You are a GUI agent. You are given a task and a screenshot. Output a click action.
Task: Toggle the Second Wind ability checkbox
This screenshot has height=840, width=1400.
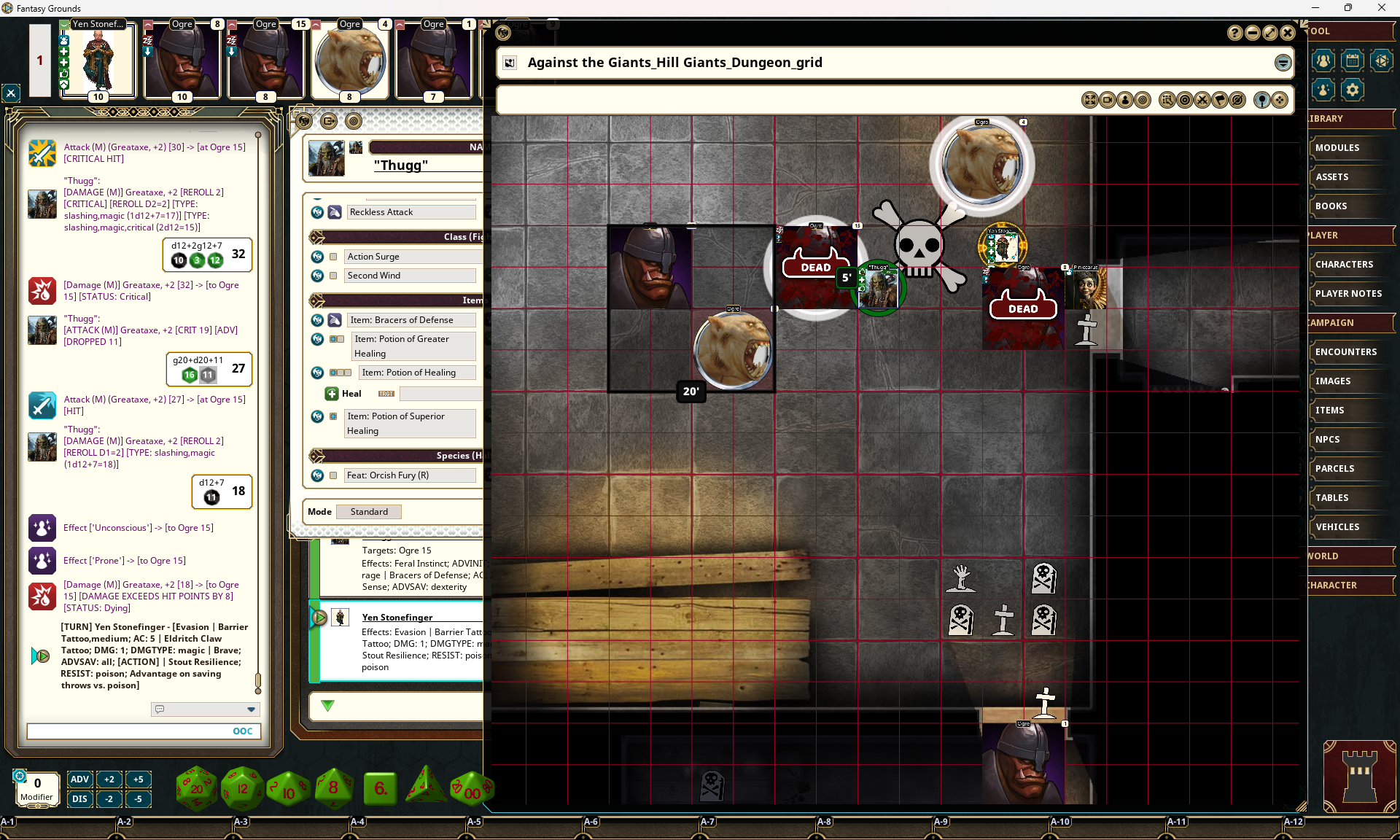pyautogui.click(x=334, y=276)
